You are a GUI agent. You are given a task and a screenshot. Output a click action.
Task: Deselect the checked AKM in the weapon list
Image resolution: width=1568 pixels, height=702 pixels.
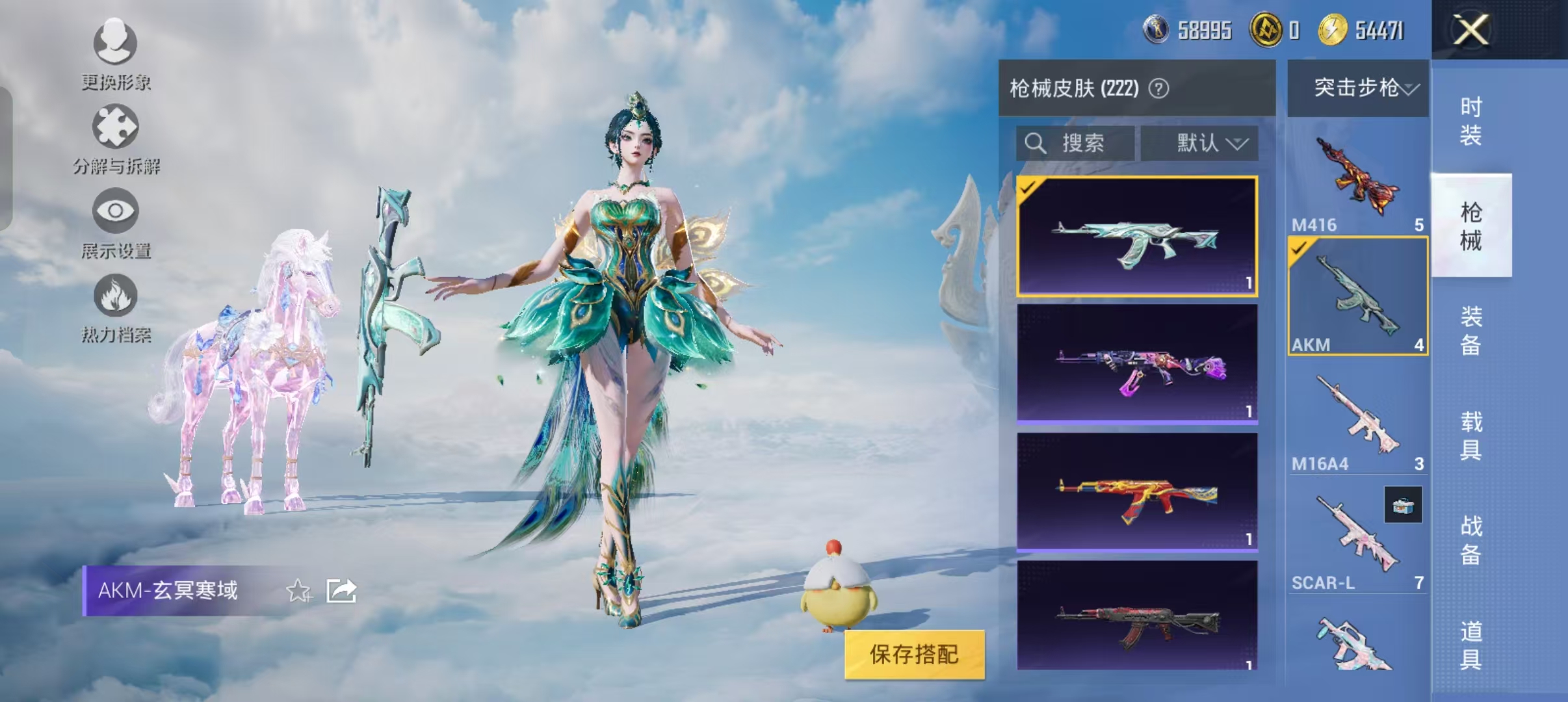tap(1300, 249)
